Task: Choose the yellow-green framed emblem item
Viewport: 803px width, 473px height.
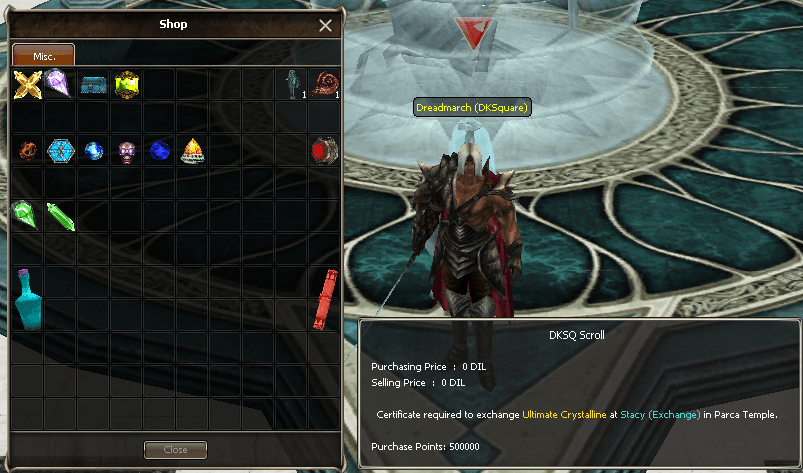Action: tap(126, 84)
